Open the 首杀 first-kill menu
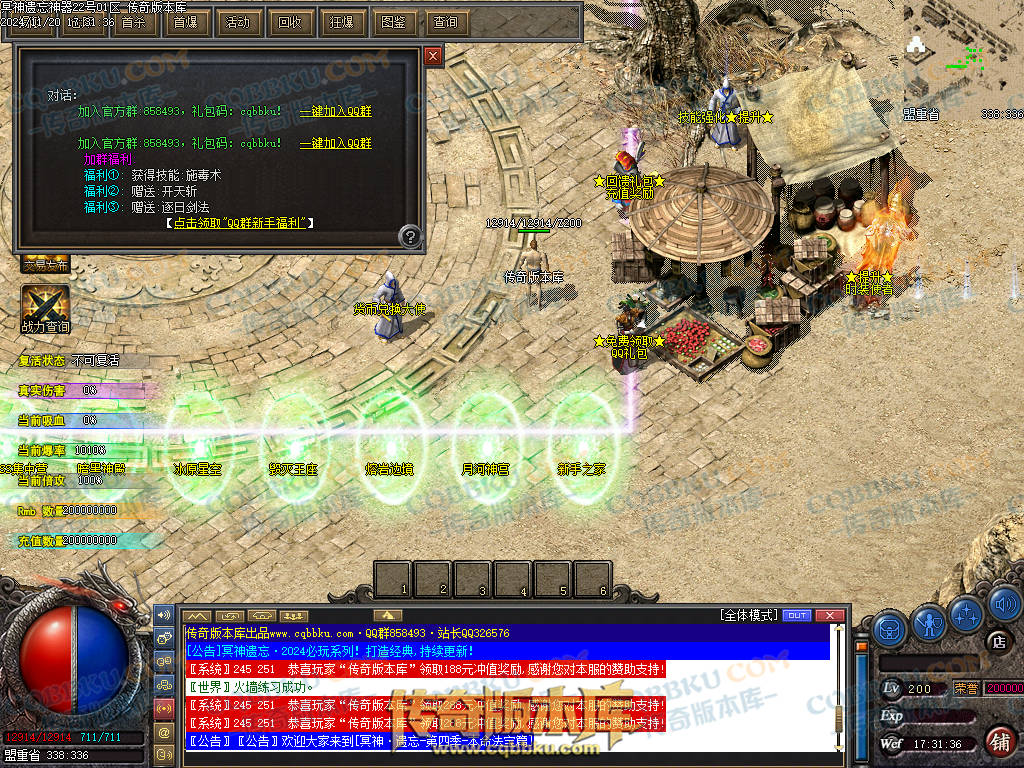Screen dimensions: 1024x768 (x=133, y=22)
